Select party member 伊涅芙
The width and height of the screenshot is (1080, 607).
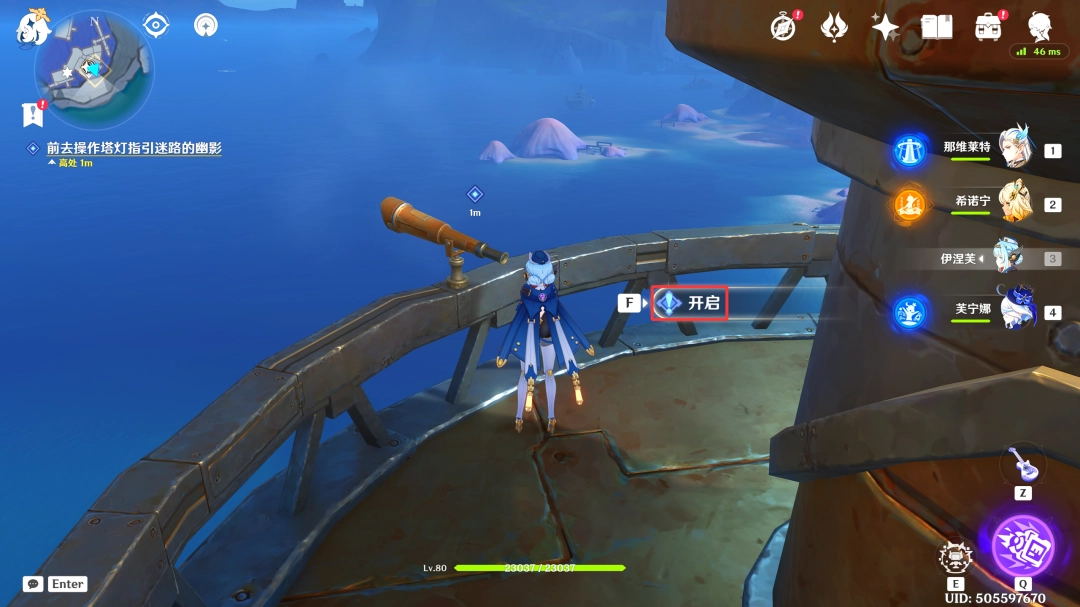pos(1006,258)
